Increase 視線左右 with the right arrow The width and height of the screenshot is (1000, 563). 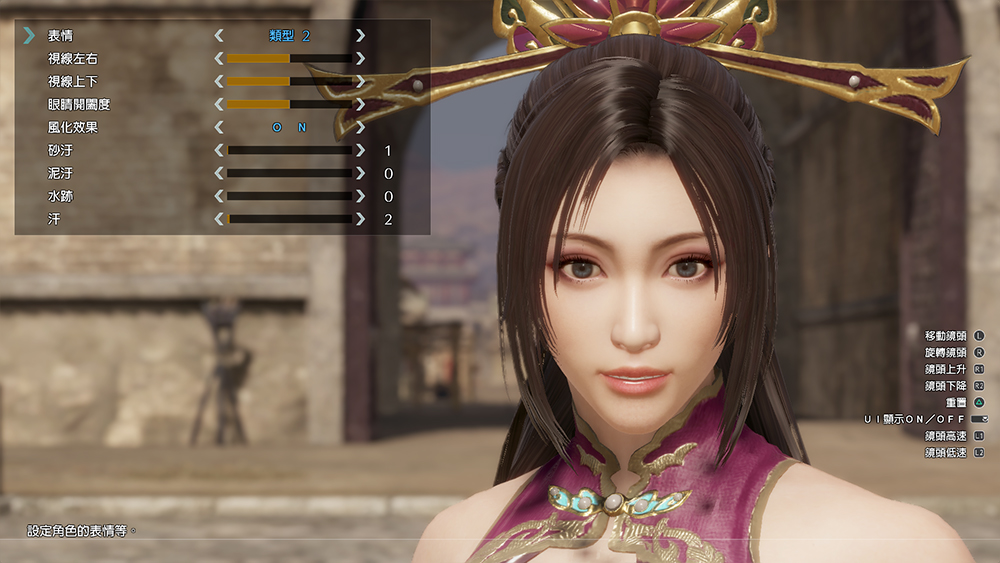coord(360,59)
